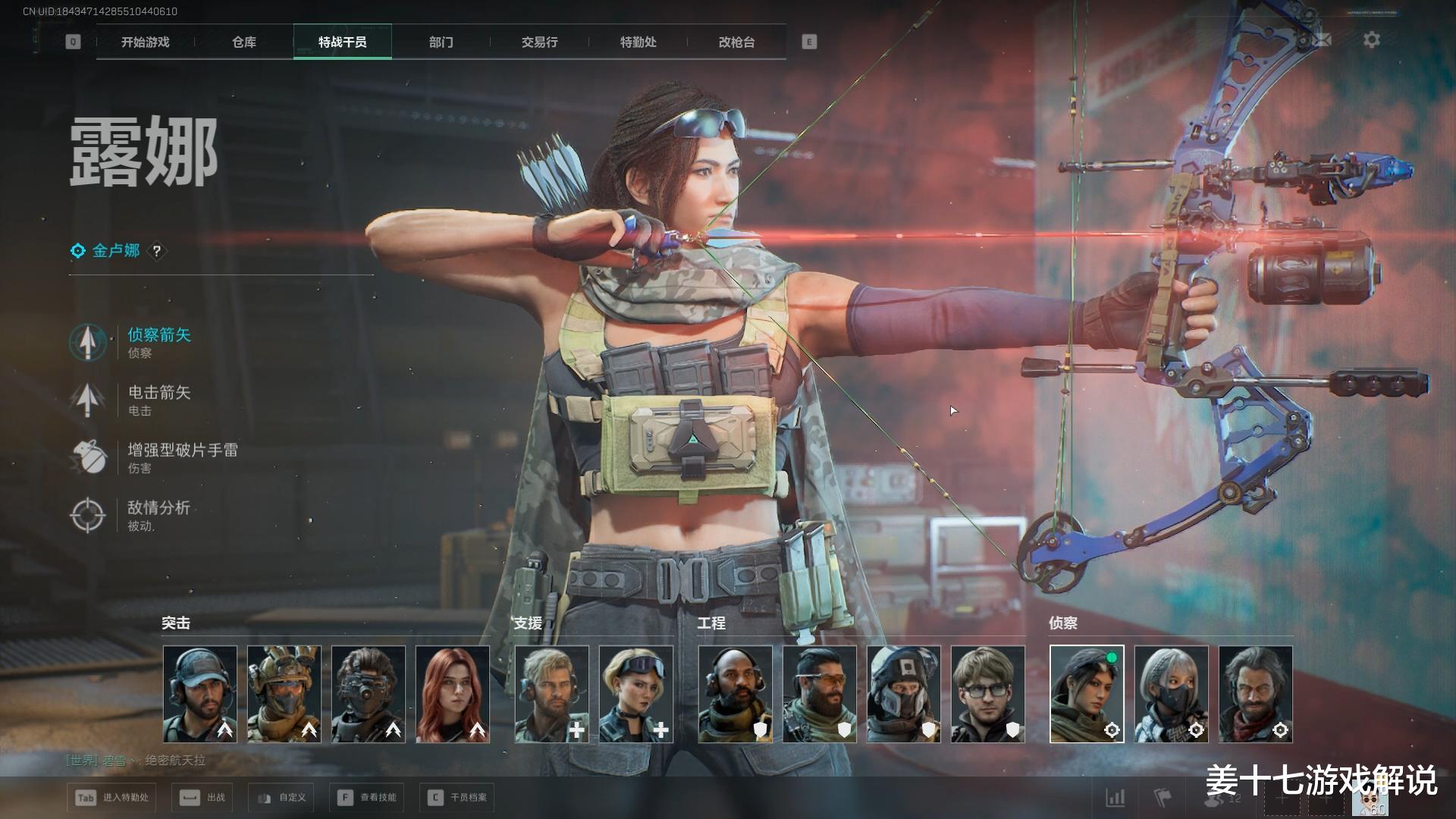Select the masked silver-haired recon operator
Viewport: 1456px width, 819px height.
(1171, 694)
